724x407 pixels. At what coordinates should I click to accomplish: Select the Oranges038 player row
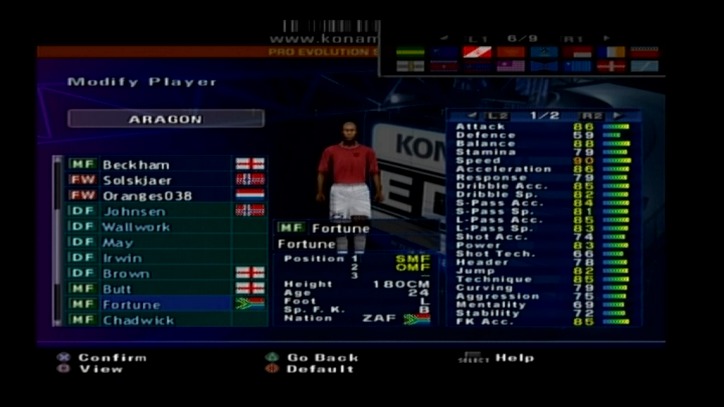tap(150, 195)
